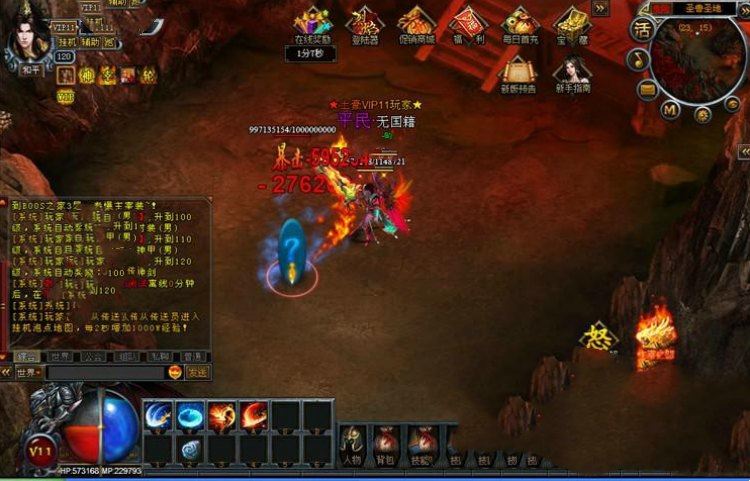The image size is (750, 481).
Task: Open the 新服特惠 scroll icon
Action: (519, 71)
